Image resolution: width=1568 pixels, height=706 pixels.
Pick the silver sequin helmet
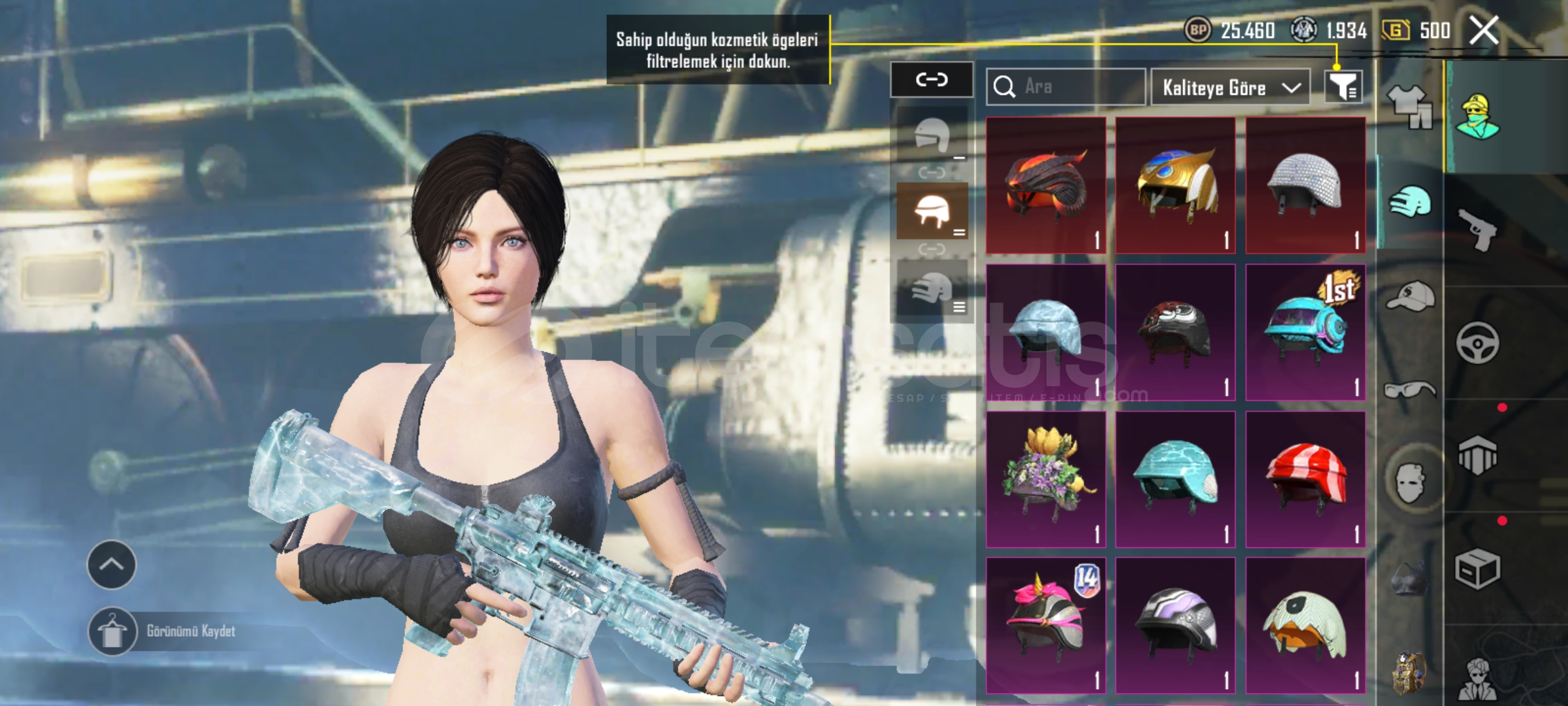tap(1305, 185)
